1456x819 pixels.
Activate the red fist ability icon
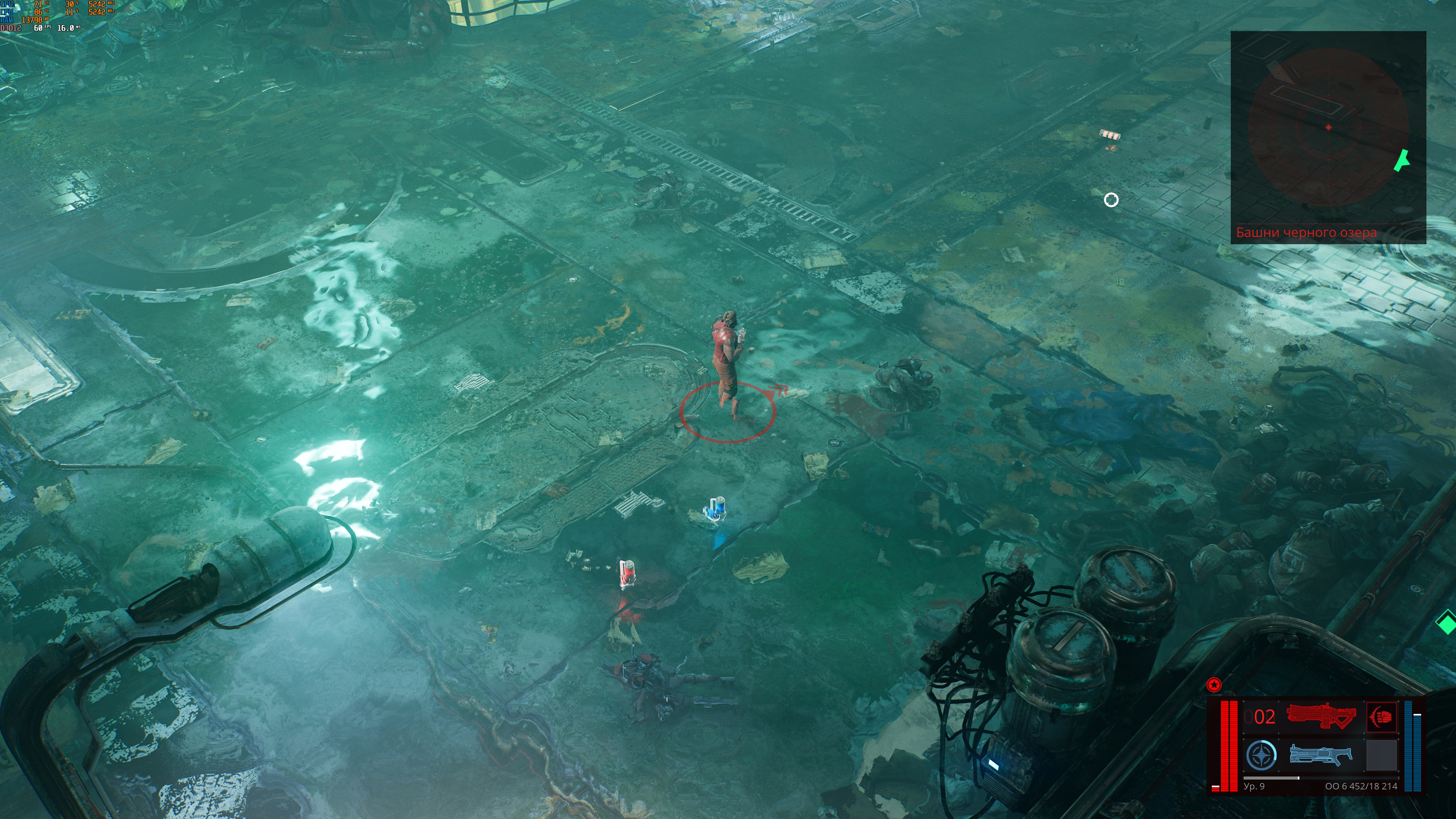tap(1381, 717)
